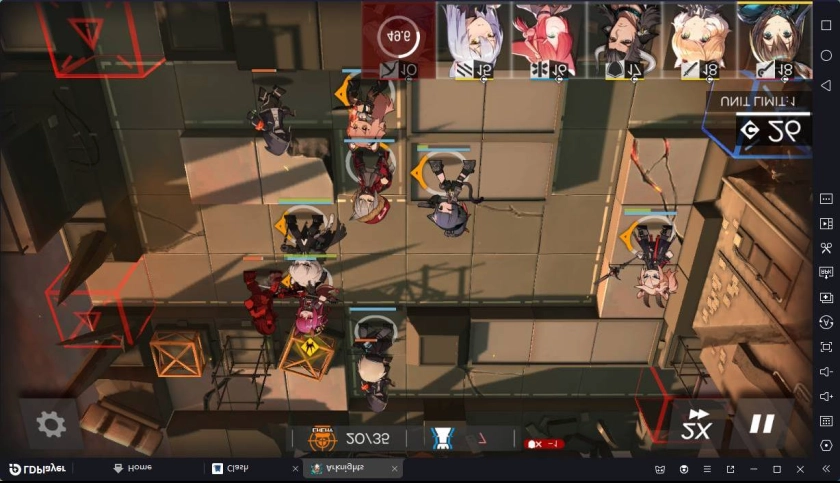
Task: Select the blonde operator card costing 18
Action: click(699, 40)
